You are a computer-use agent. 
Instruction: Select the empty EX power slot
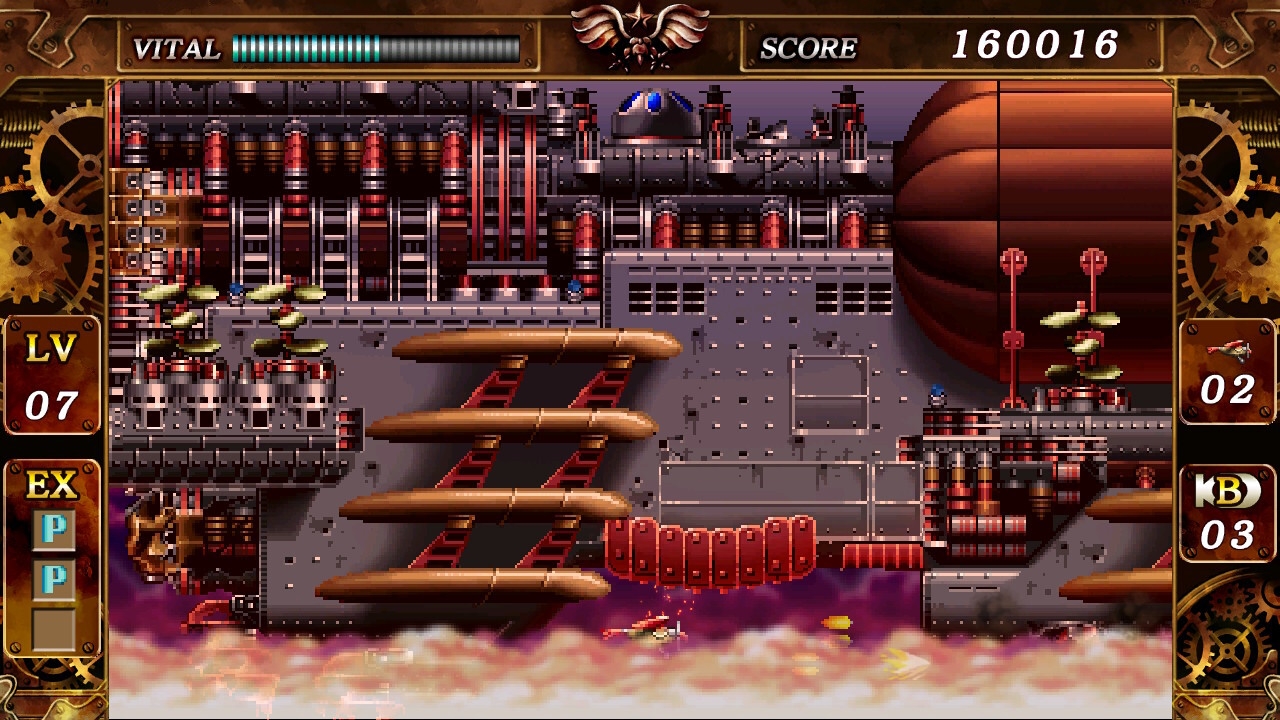53,628
